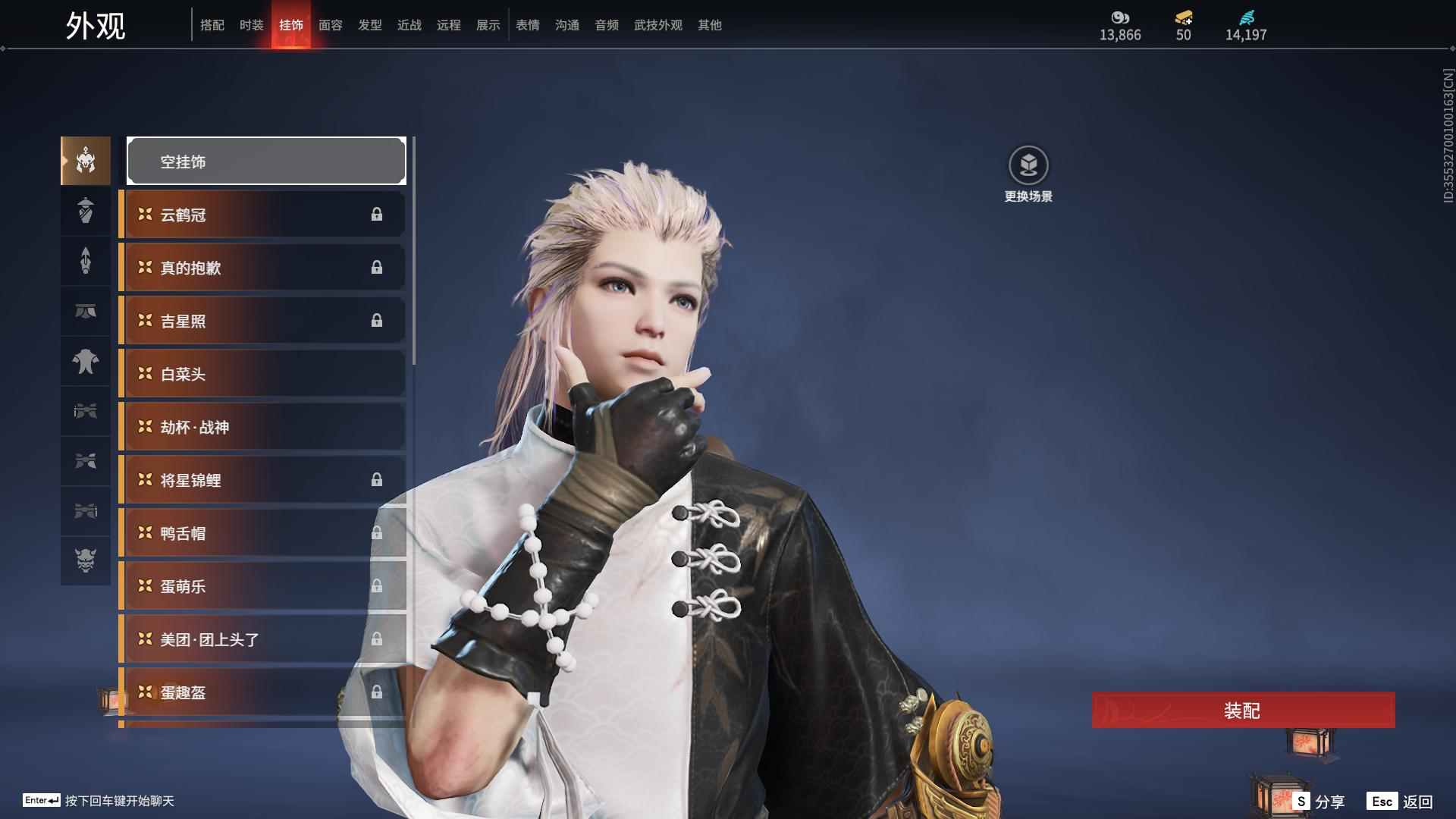
Task: Select the 云鹤冠 accessory
Action: tap(262, 215)
